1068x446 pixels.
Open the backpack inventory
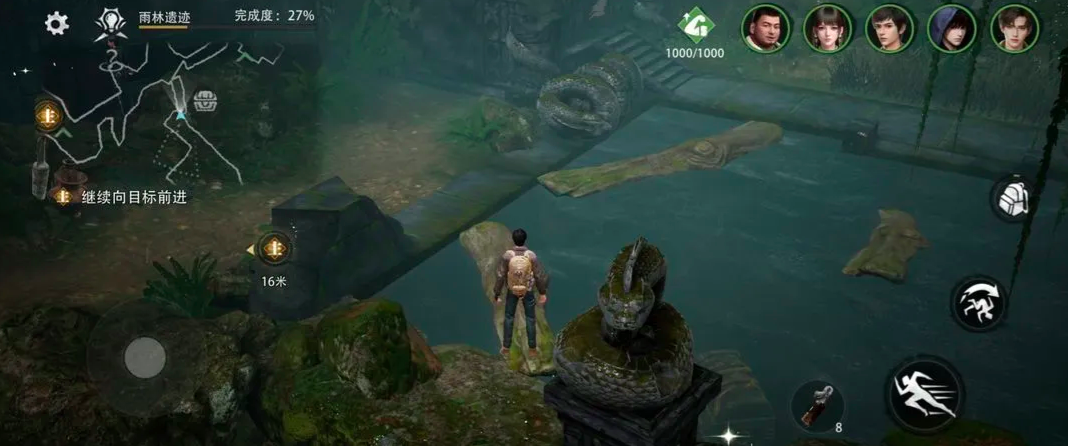1015,198
